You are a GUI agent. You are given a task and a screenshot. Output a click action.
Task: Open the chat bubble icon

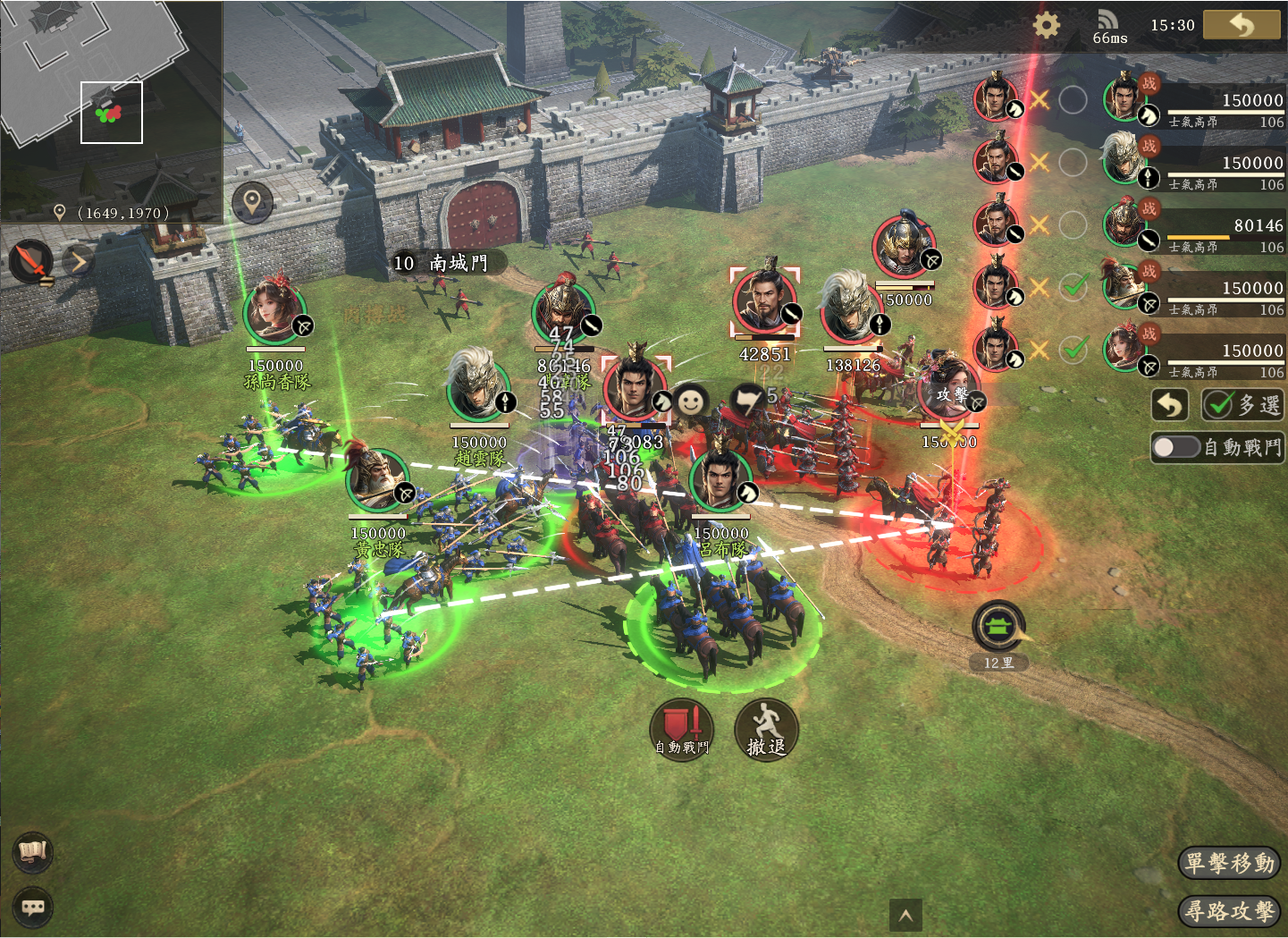(33, 908)
